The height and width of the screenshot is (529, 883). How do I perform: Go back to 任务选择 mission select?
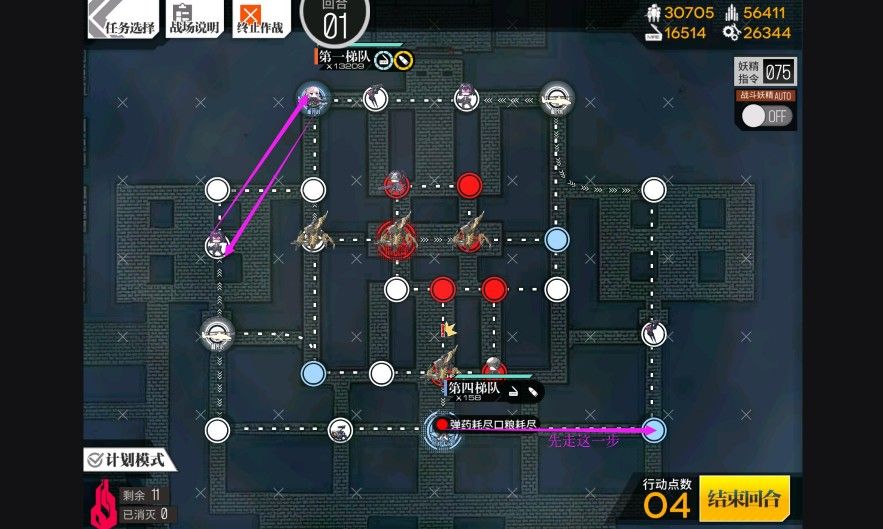point(124,19)
